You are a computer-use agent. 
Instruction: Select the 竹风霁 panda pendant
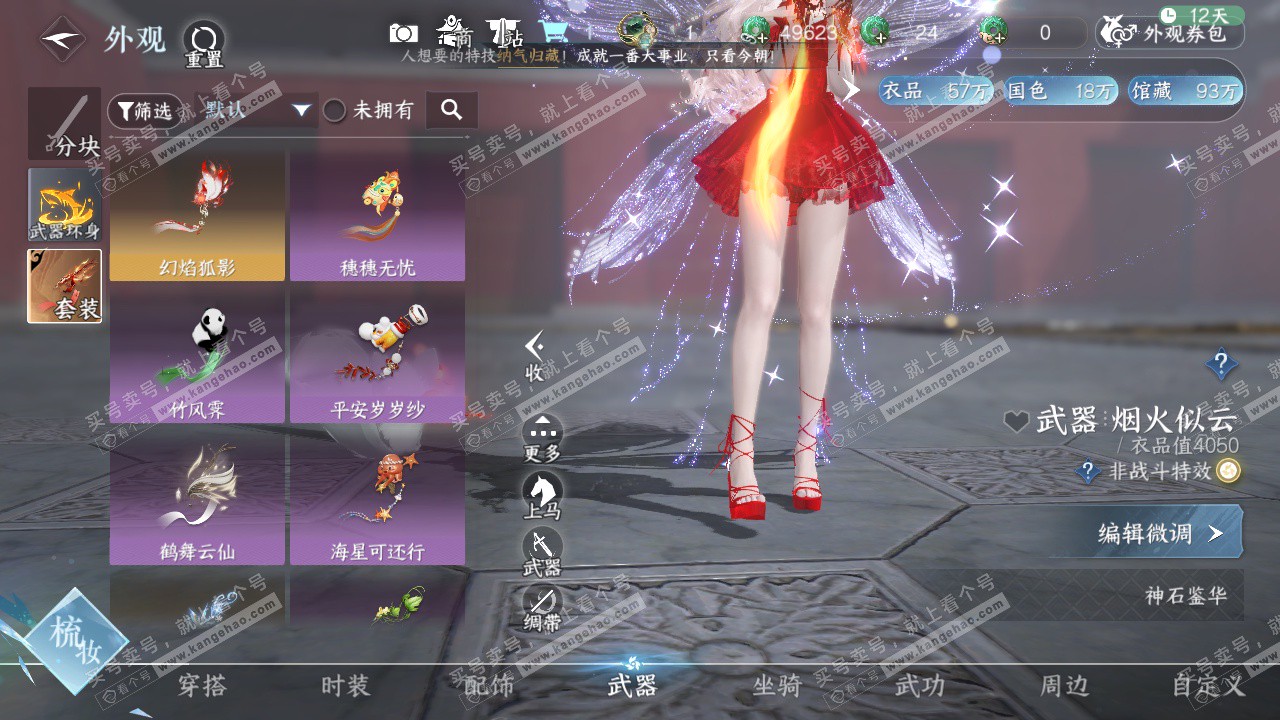[197, 357]
